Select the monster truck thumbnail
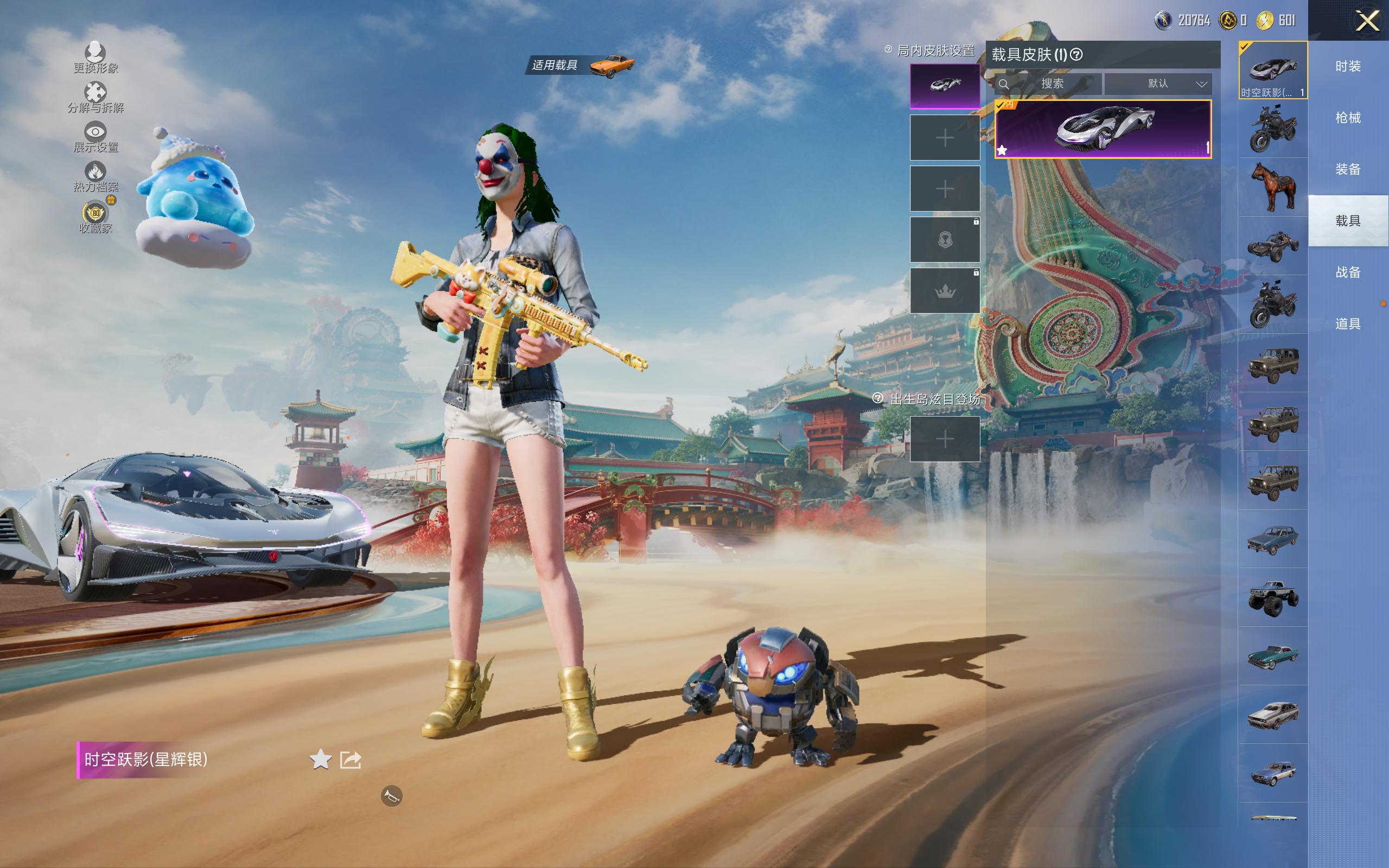Screen dimensions: 1389x868 coord(1272,598)
